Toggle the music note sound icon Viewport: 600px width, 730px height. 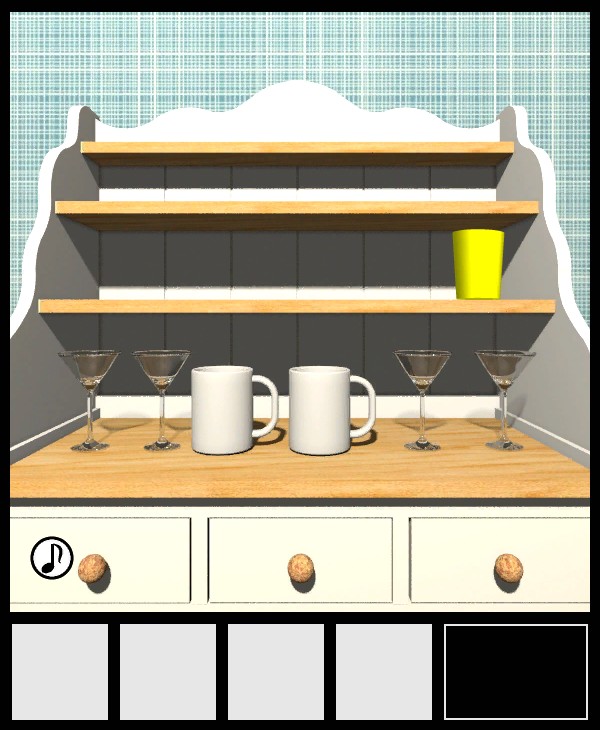click(52, 558)
